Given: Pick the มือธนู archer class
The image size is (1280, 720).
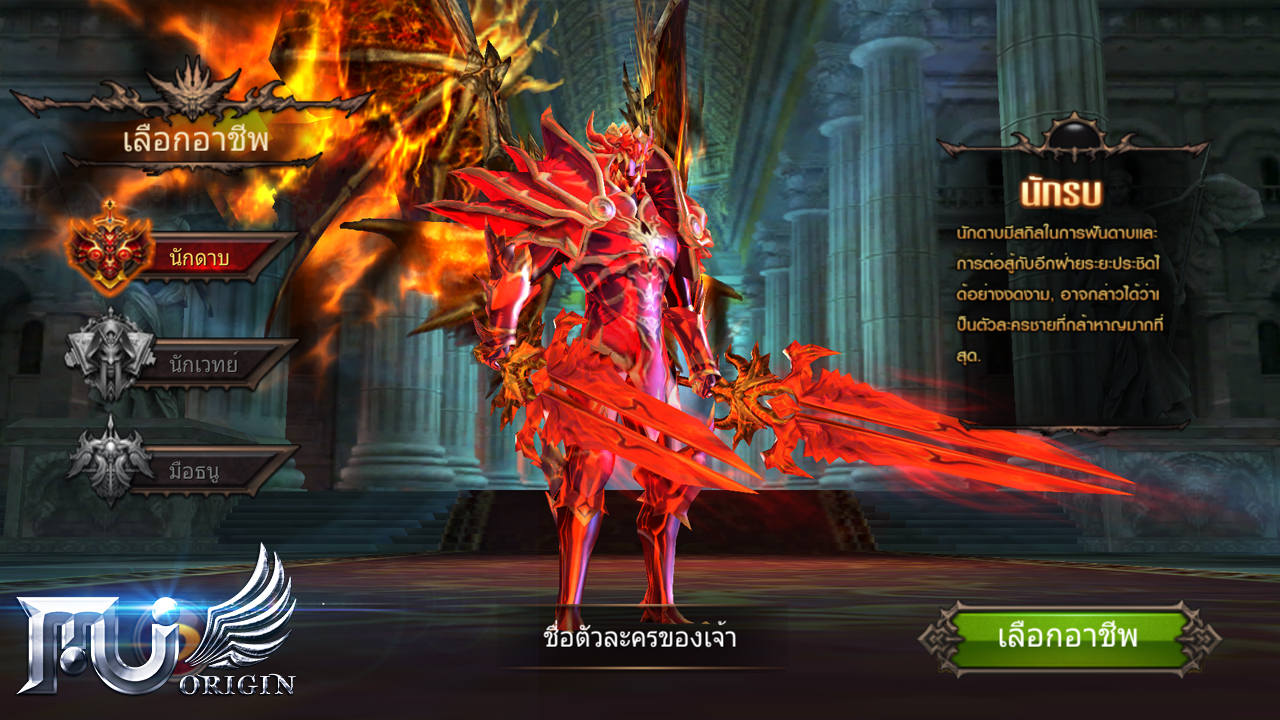Looking at the screenshot, I should tap(200, 470).
